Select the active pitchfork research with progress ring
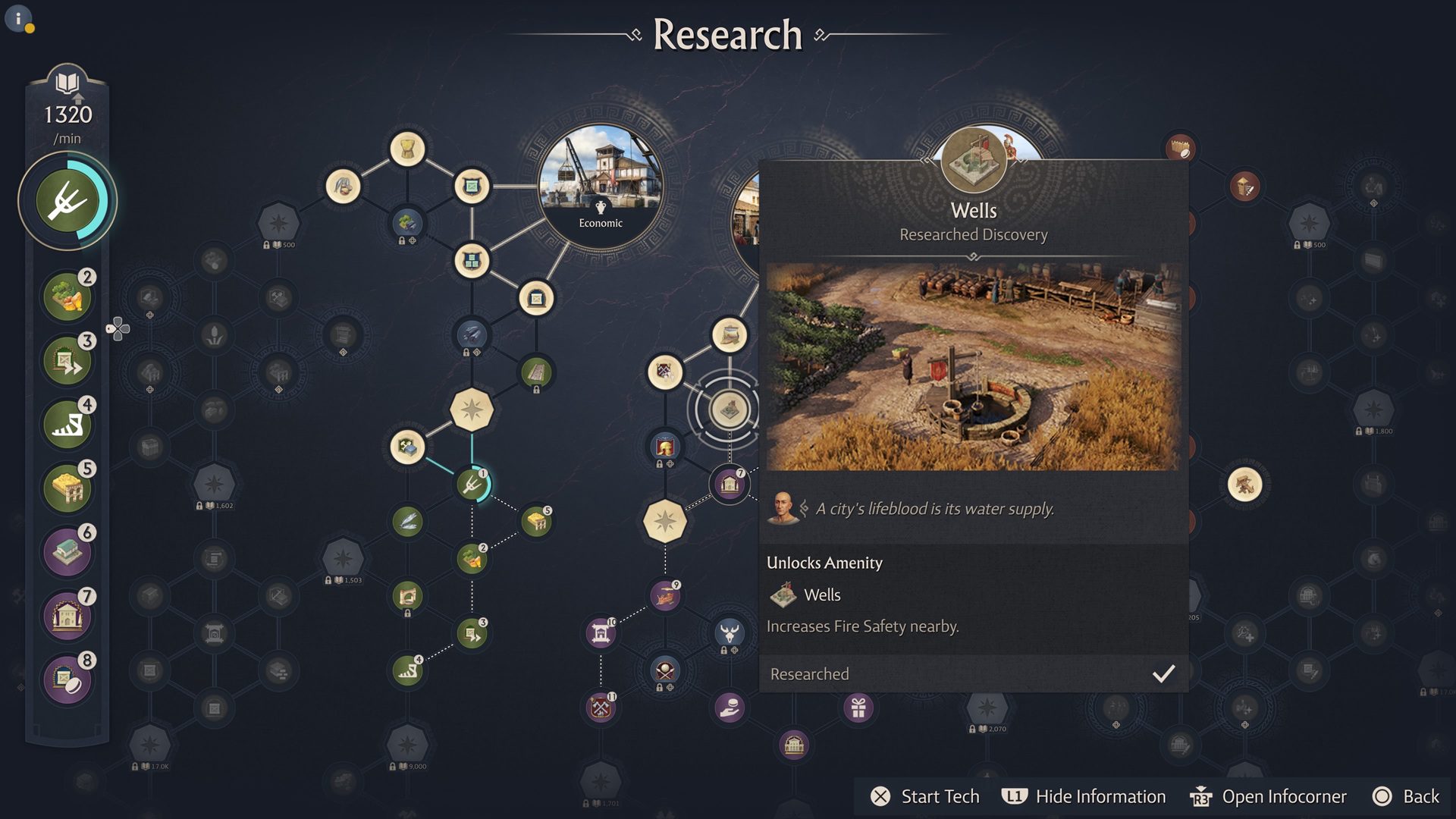The width and height of the screenshot is (1456, 819). [x=67, y=201]
